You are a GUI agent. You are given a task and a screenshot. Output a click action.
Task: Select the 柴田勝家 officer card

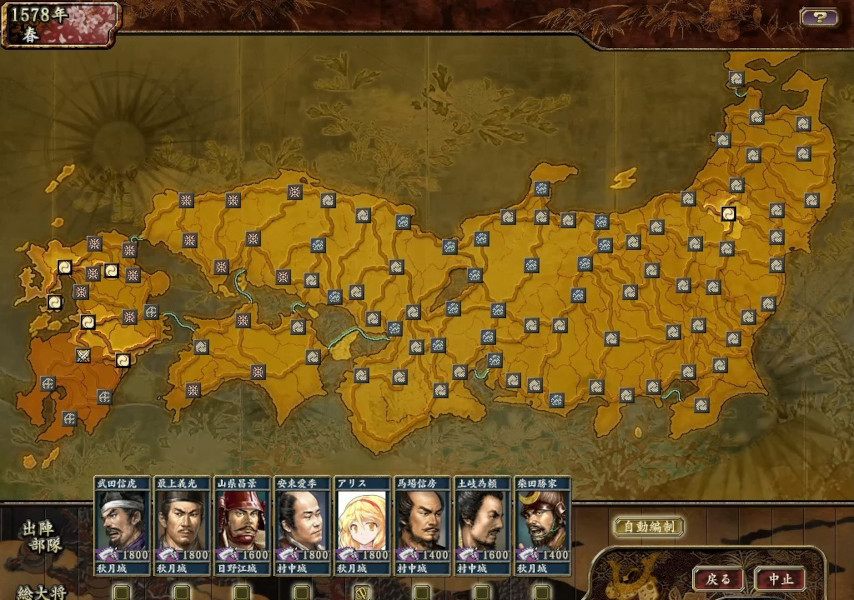pos(542,525)
